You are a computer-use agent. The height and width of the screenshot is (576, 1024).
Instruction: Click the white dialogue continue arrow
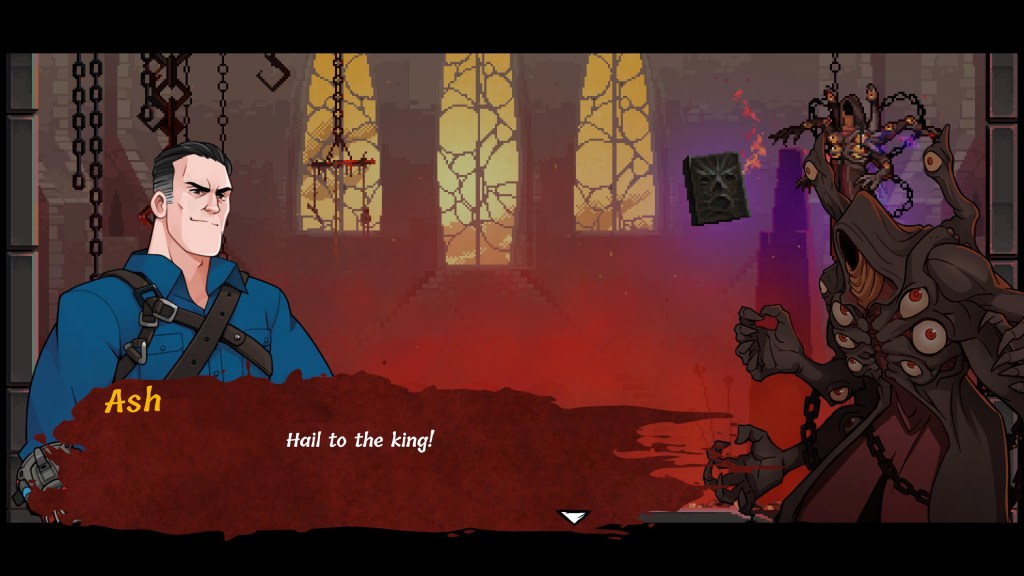tap(573, 517)
